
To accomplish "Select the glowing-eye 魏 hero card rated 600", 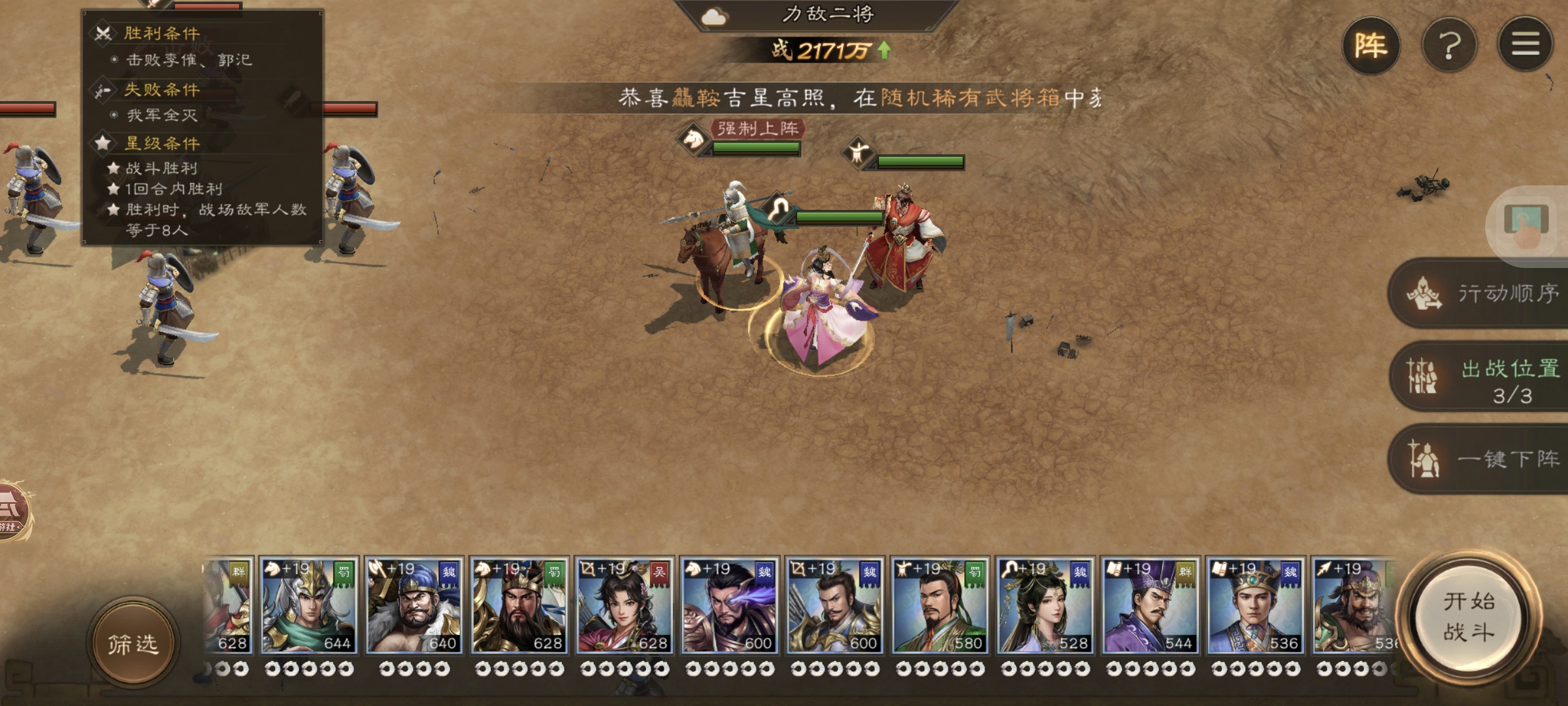I will tap(730, 605).
